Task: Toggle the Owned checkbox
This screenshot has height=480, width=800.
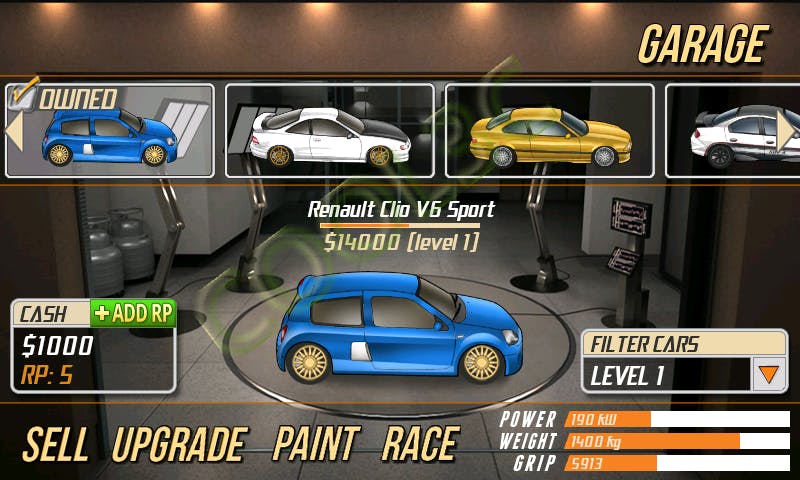Action: point(23,97)
